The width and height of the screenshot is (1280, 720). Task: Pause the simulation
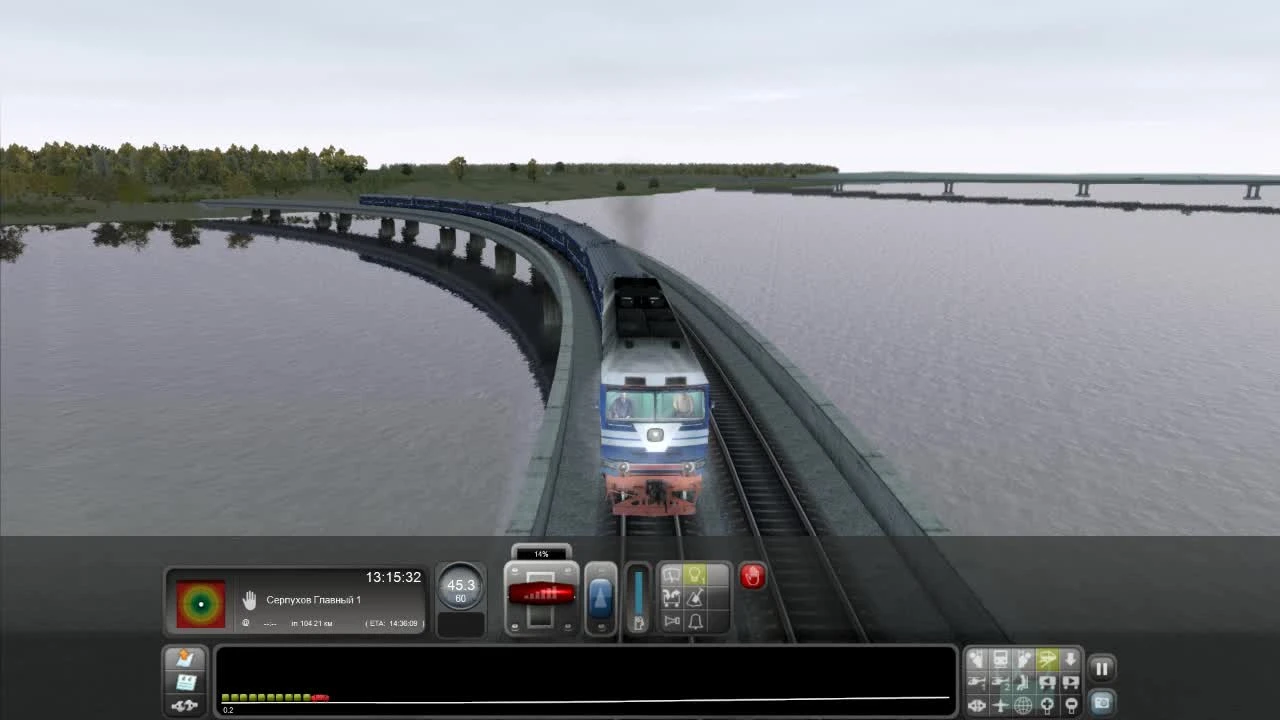tap(1102, 668)
